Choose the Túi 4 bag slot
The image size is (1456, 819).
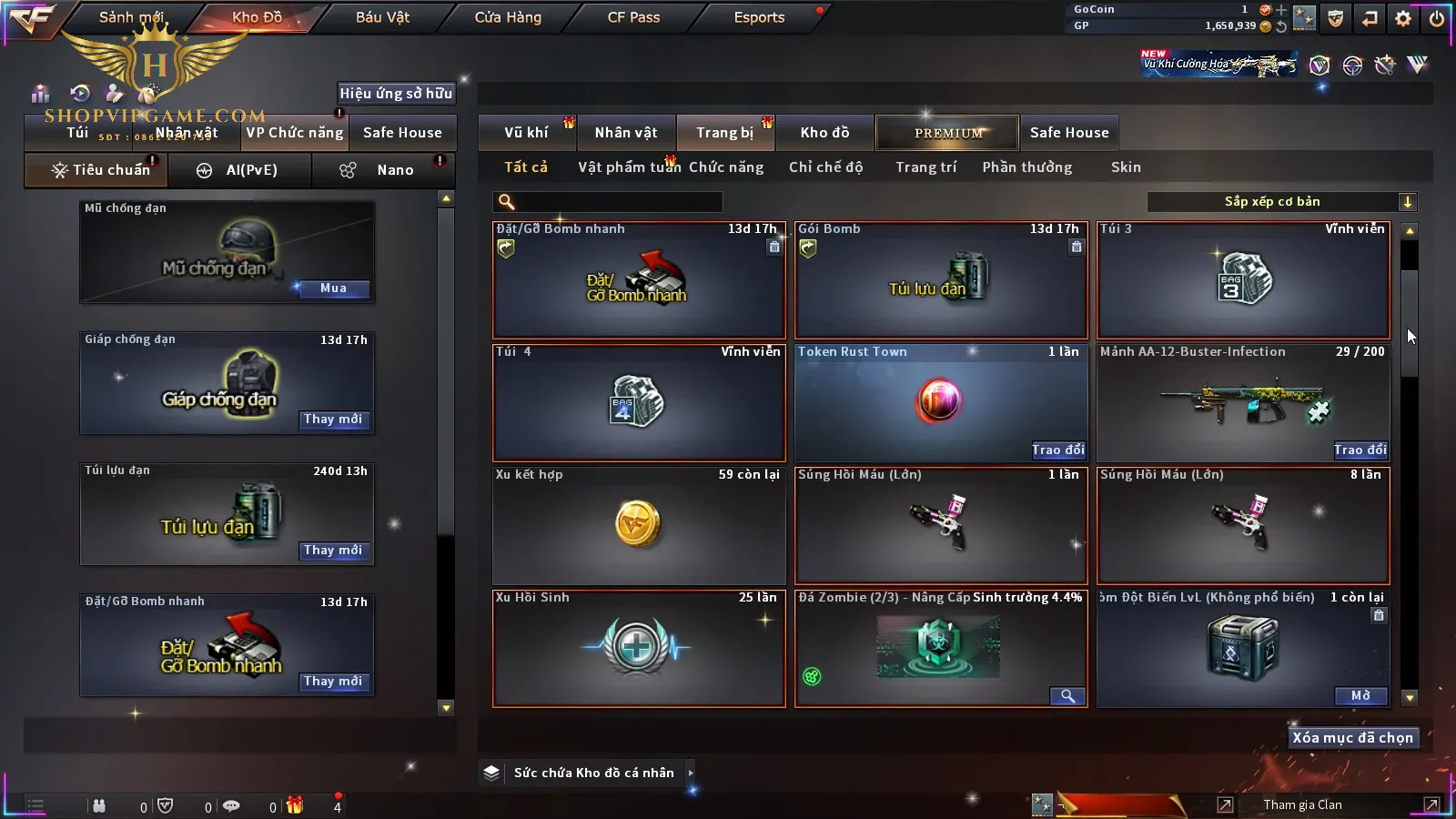pyautogui.click(x=638, y=402)
